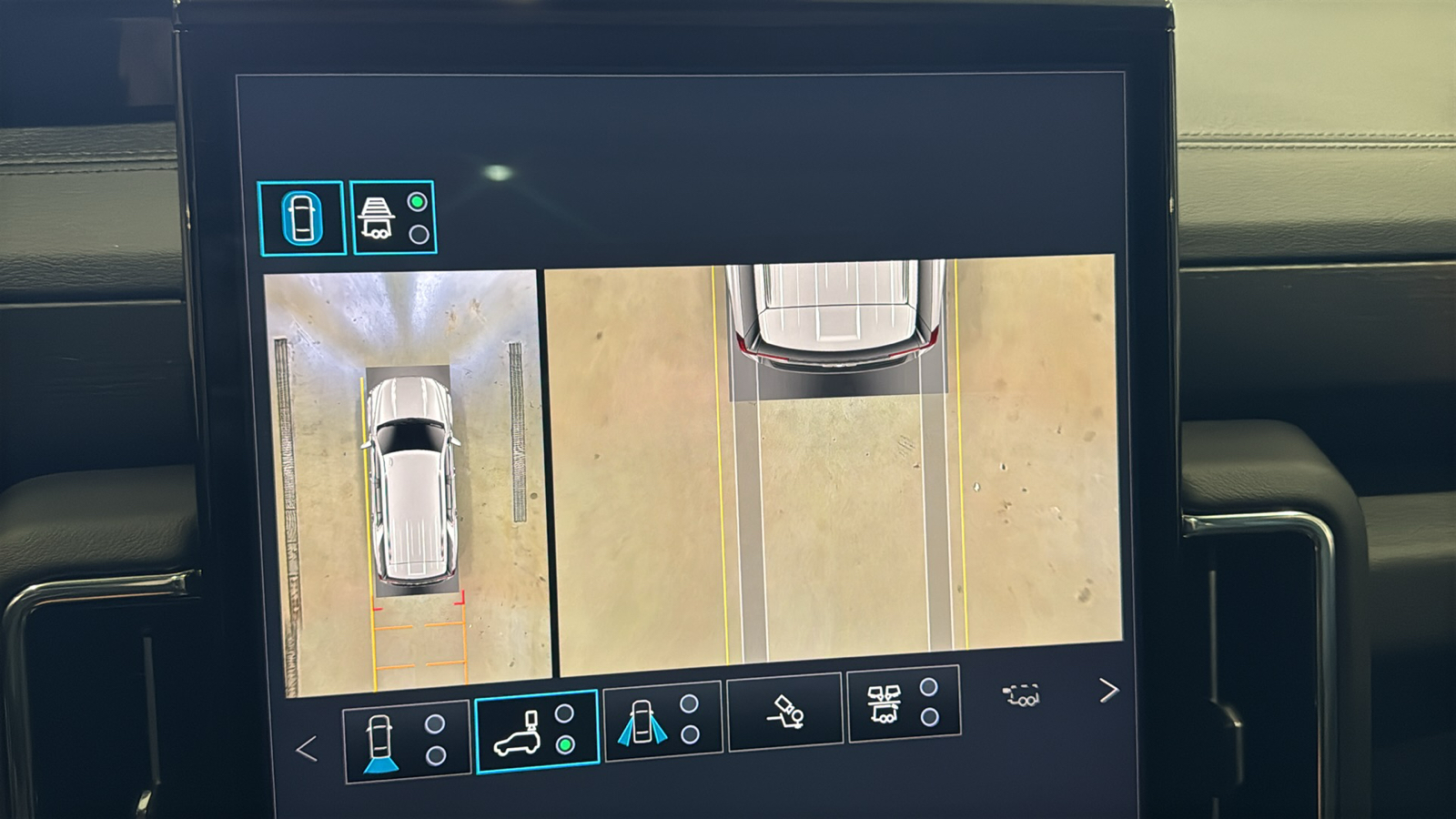The height and width of the screenshot is (819, 1456).
Task: Open the top-down surround view thumbnail
Action: coord(407,482)
